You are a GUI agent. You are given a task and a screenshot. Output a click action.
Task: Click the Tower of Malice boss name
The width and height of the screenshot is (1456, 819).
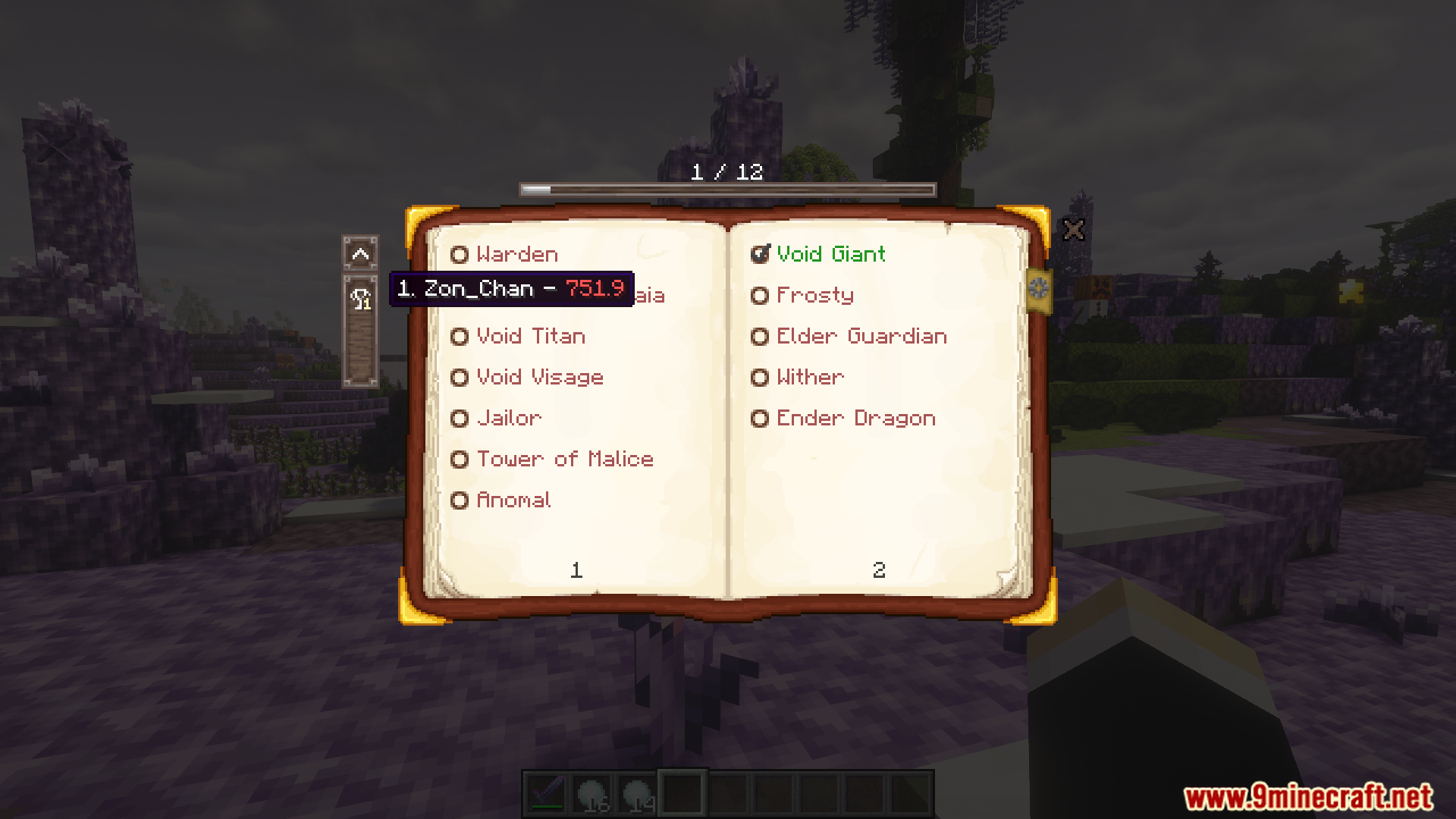click(564, 459)
